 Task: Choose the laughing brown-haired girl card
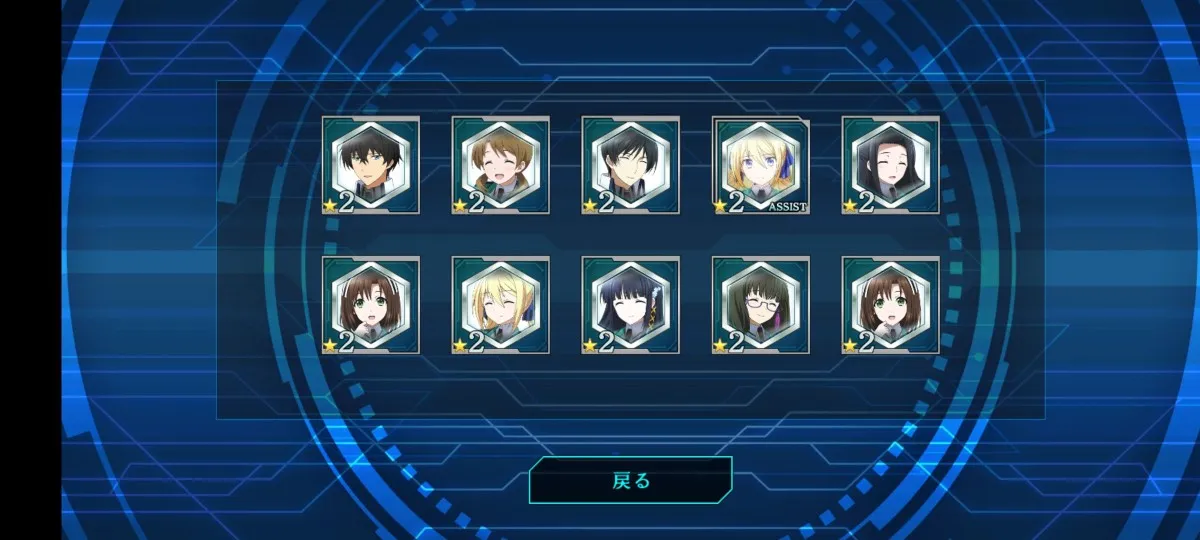501,165
